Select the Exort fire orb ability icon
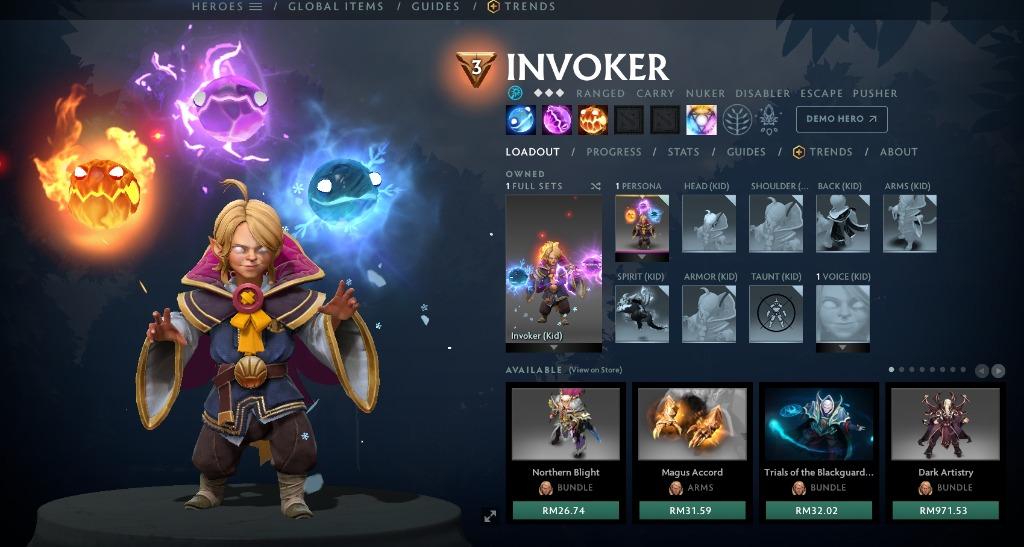1024x547 pixels. 592,120
